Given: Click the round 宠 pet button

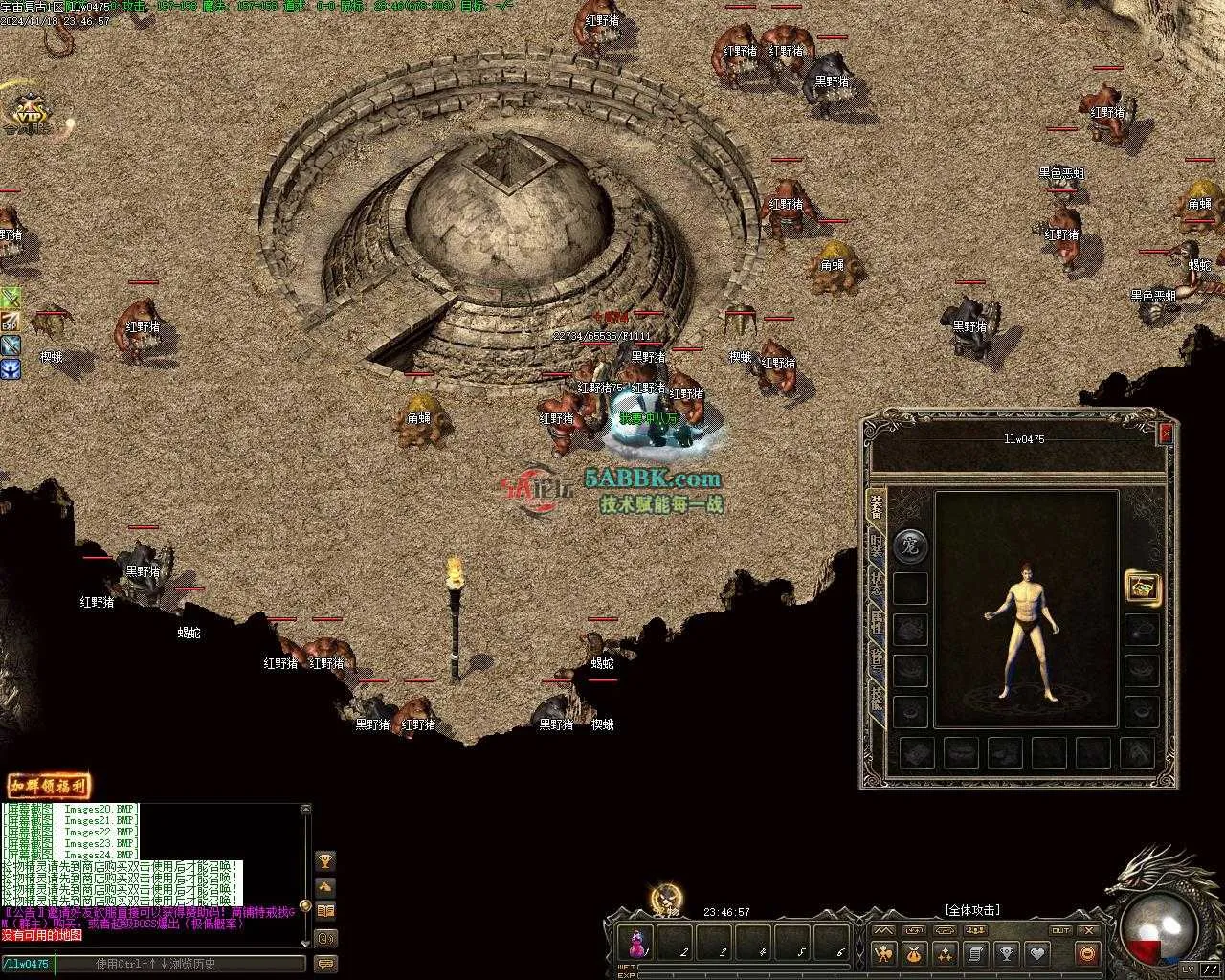Looking at the screenshot, I should [x=910, y=546].
